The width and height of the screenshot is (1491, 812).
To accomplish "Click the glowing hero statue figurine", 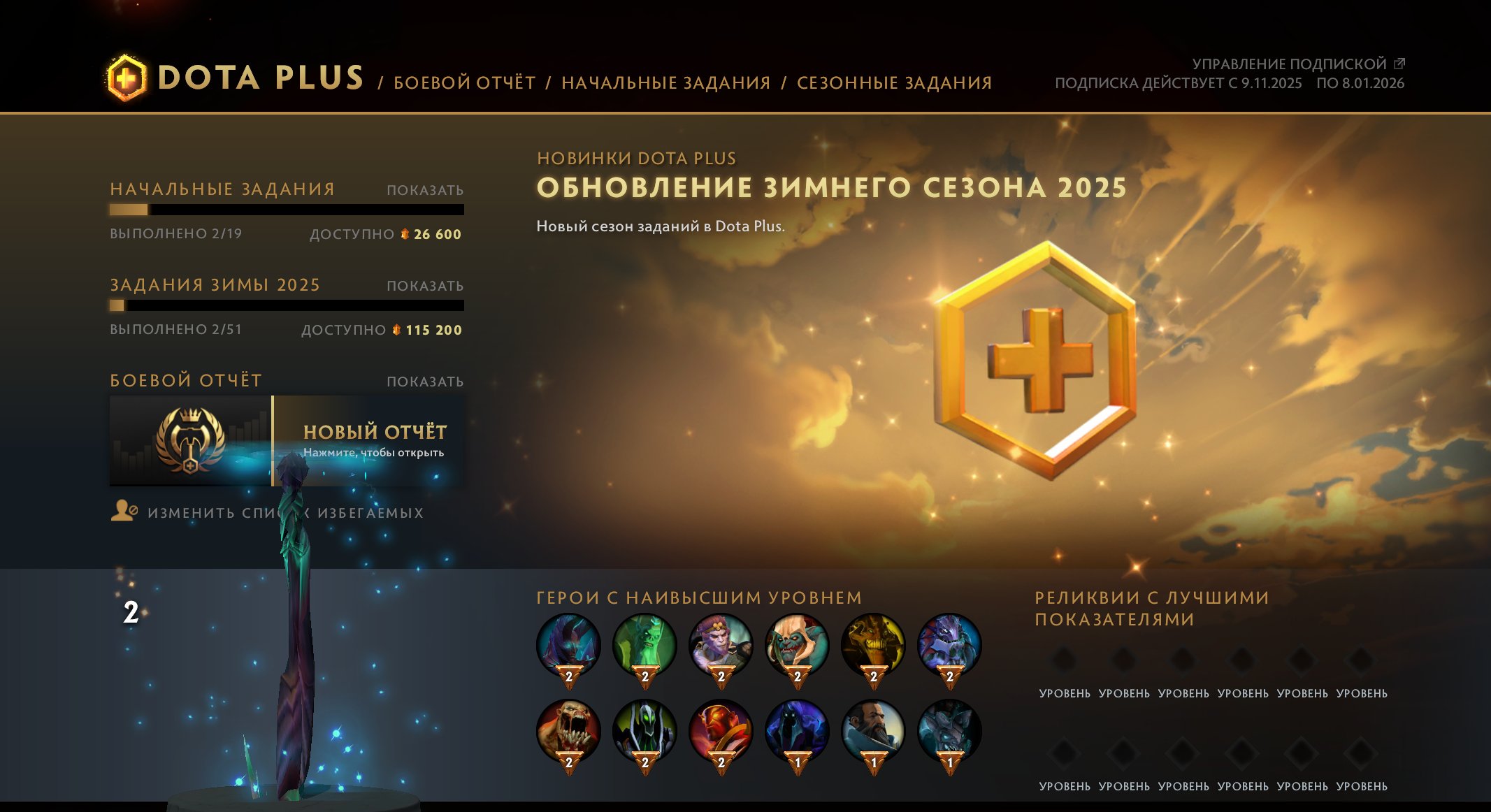I will (294, 629).
